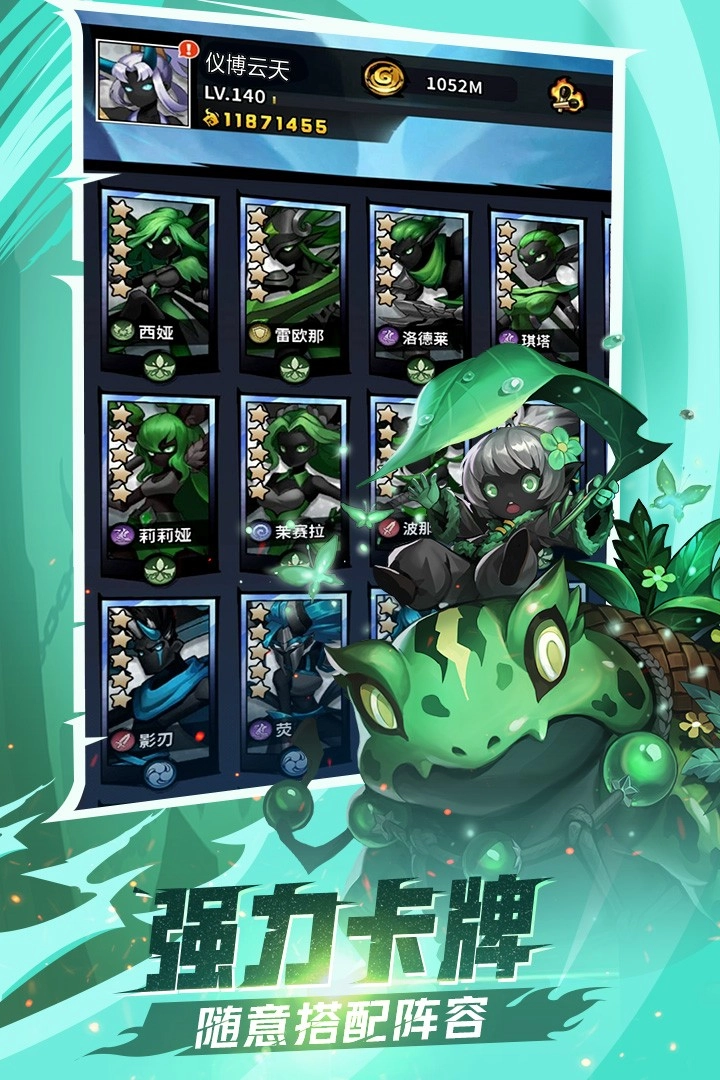This screenshot has height=1080, width=720.
Task: Select the 西娅 hero card
Action: click(x=160, y=275)
